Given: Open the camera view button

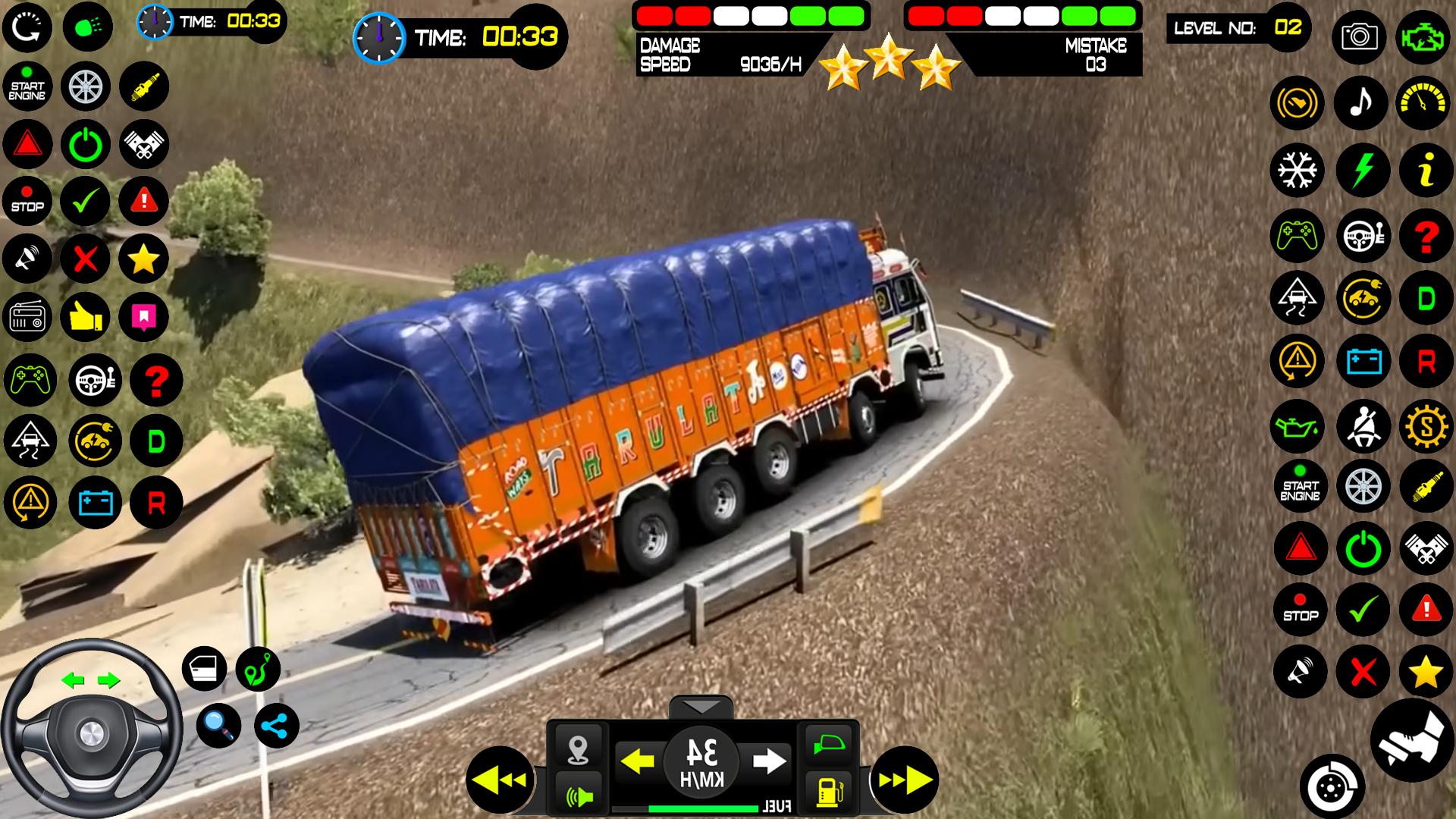Looking at the screenshot, I should (1358, 36).
